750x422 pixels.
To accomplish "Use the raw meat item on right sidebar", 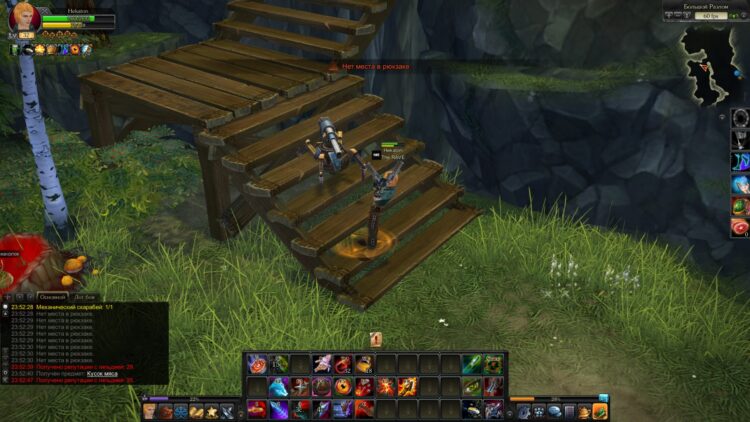I will (740, 228).
